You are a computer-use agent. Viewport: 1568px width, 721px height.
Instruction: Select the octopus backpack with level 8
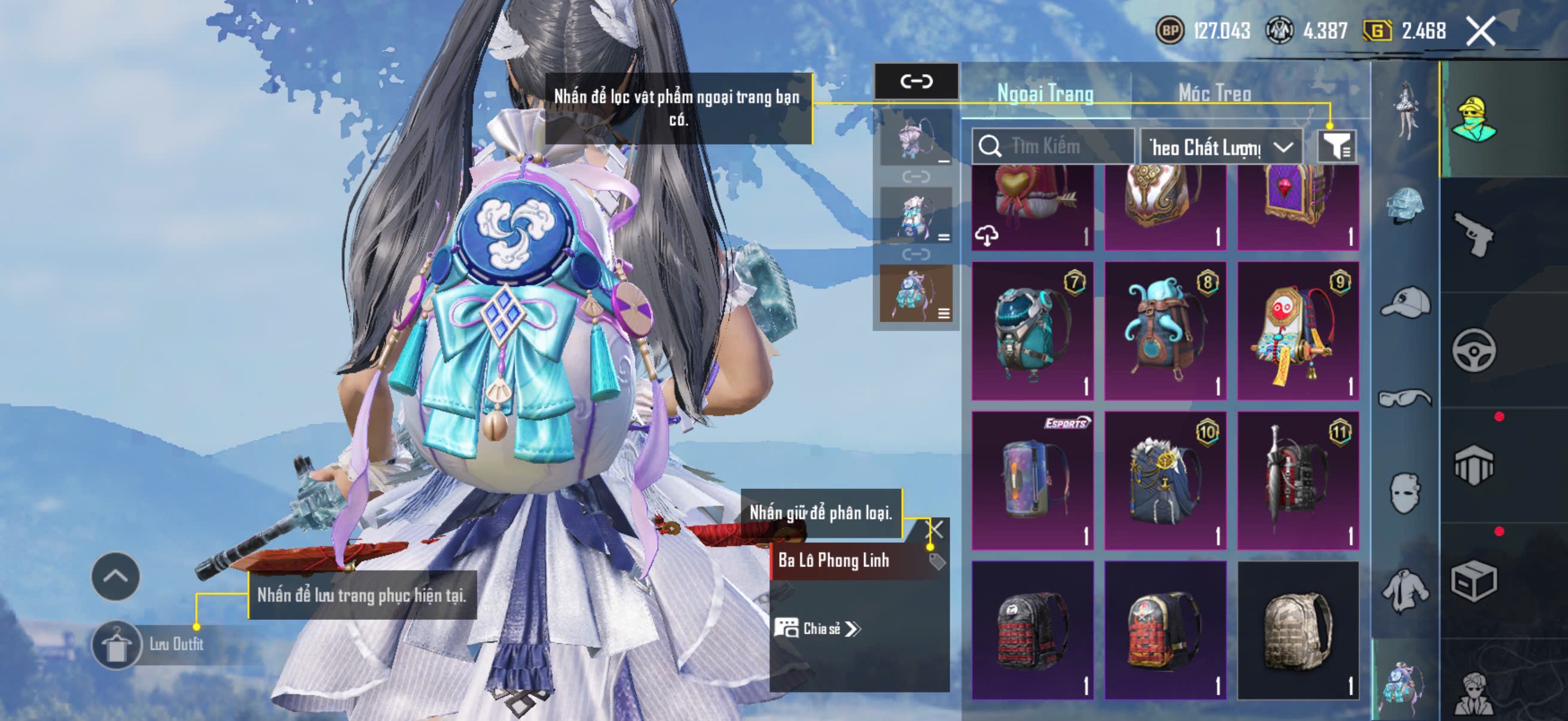point(1164,331)
